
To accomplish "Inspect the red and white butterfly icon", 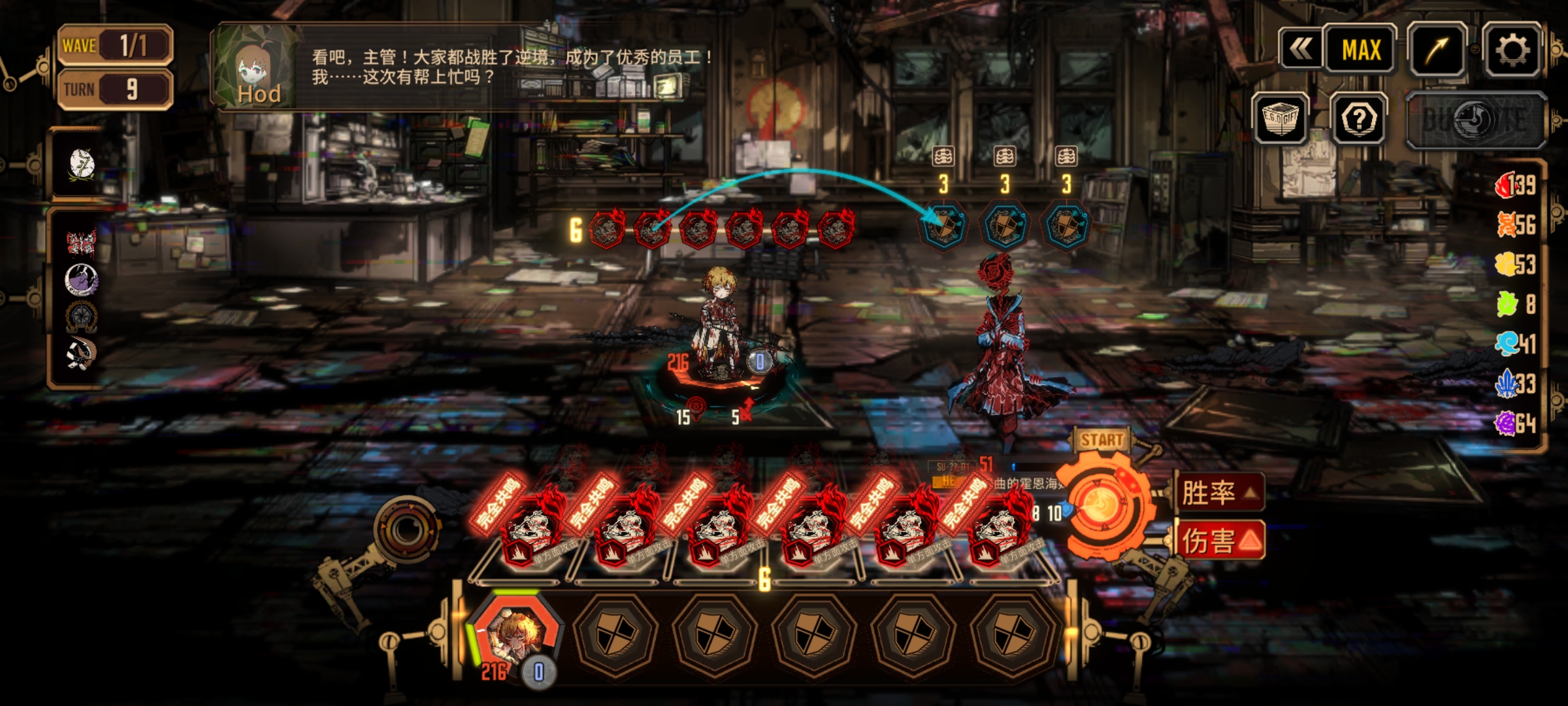I will click(81, 242).
